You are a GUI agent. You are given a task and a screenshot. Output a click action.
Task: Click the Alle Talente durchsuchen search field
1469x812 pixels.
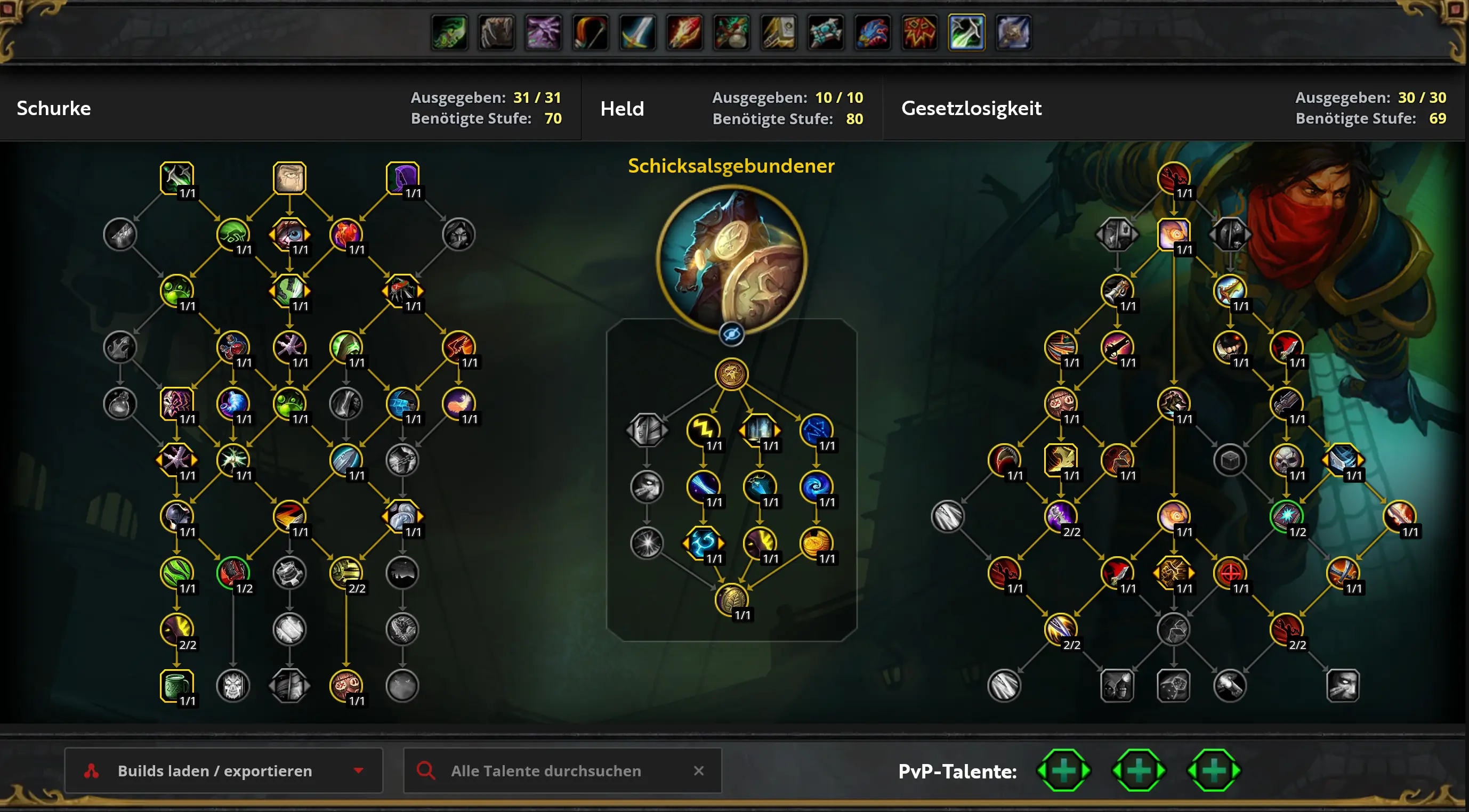coord(546,770)
